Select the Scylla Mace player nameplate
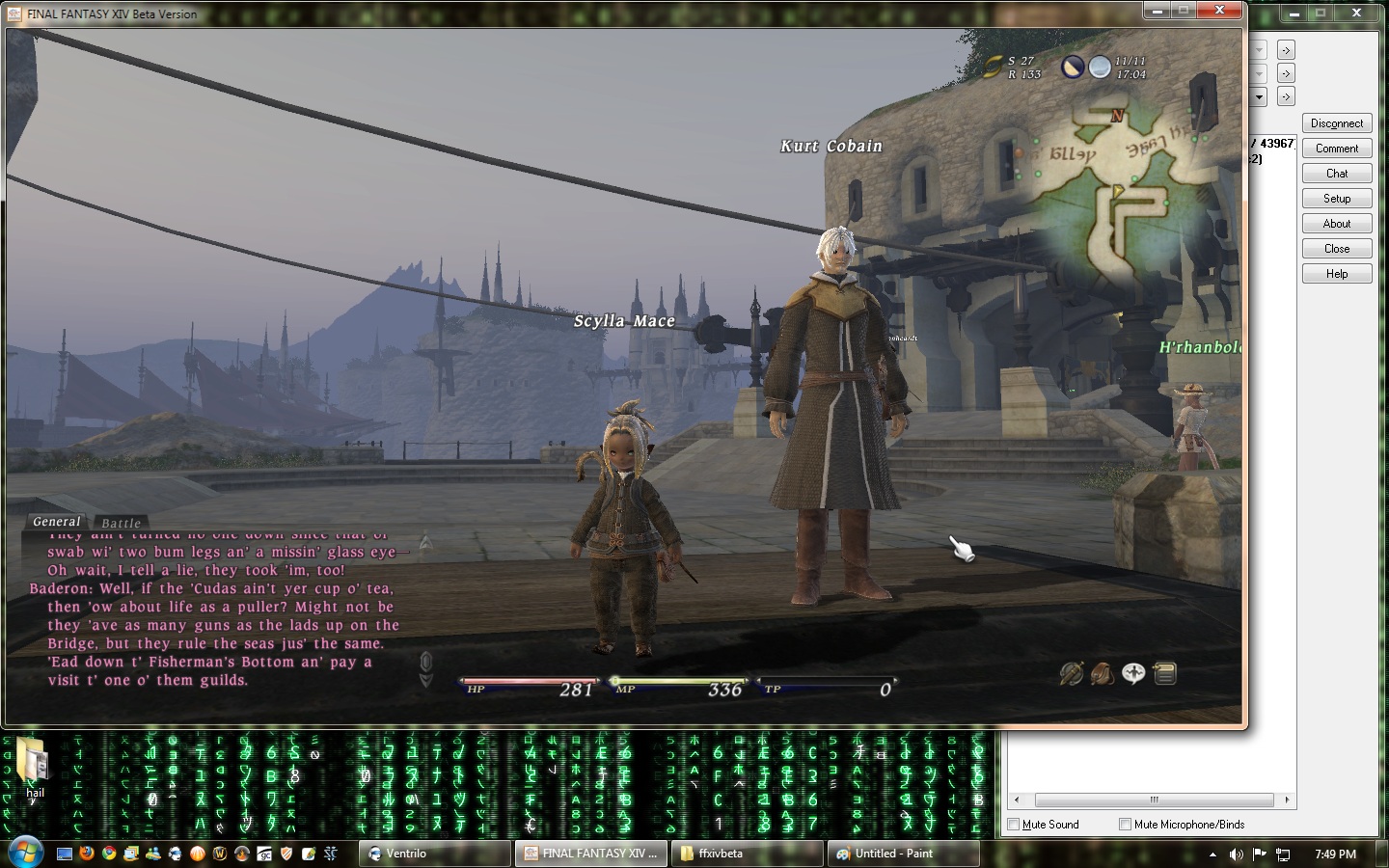This screenshot has width=1389, height=868. tap(624, 321)
